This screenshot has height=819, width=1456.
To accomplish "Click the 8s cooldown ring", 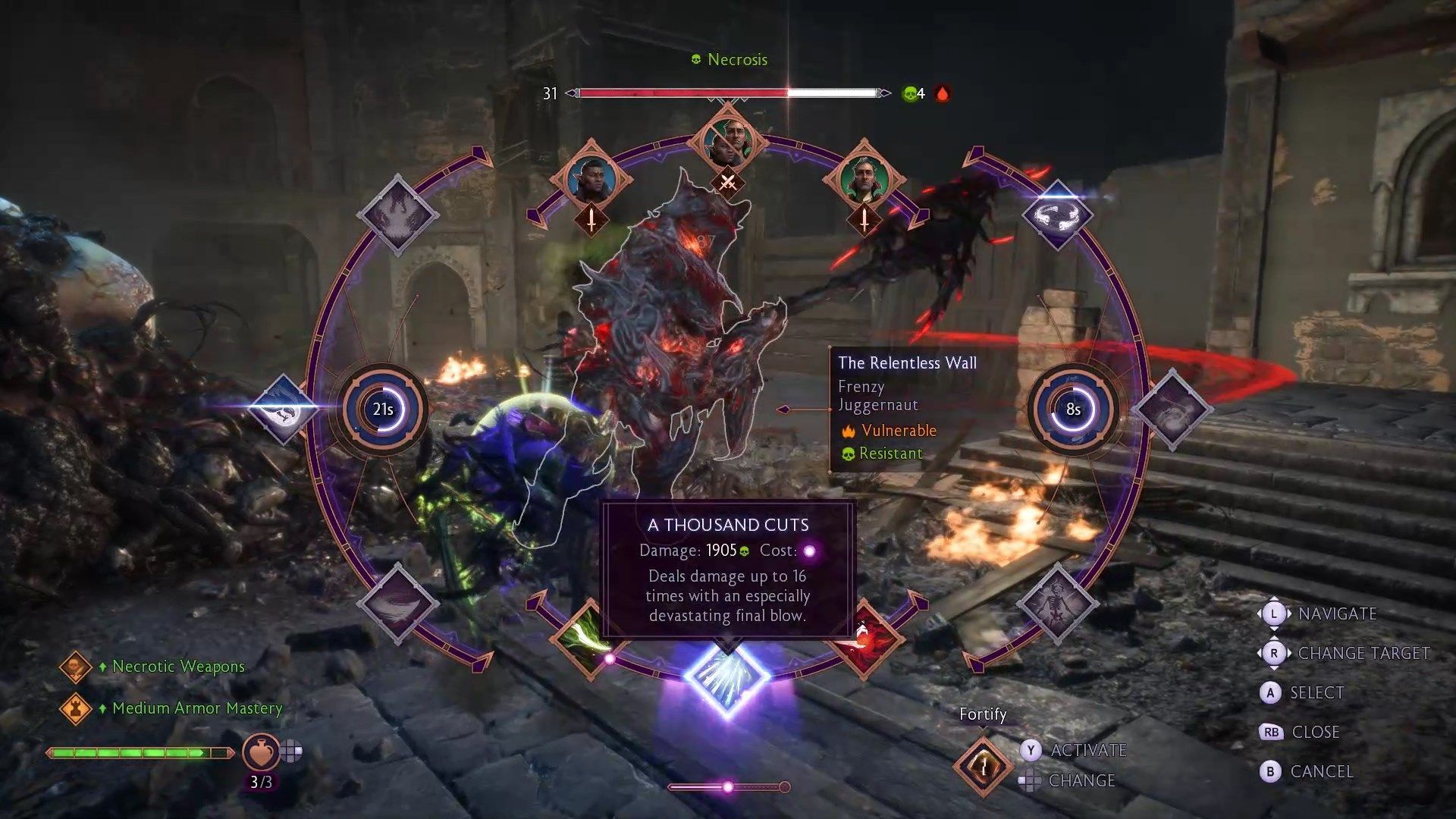I will (x=1072, y=409).
